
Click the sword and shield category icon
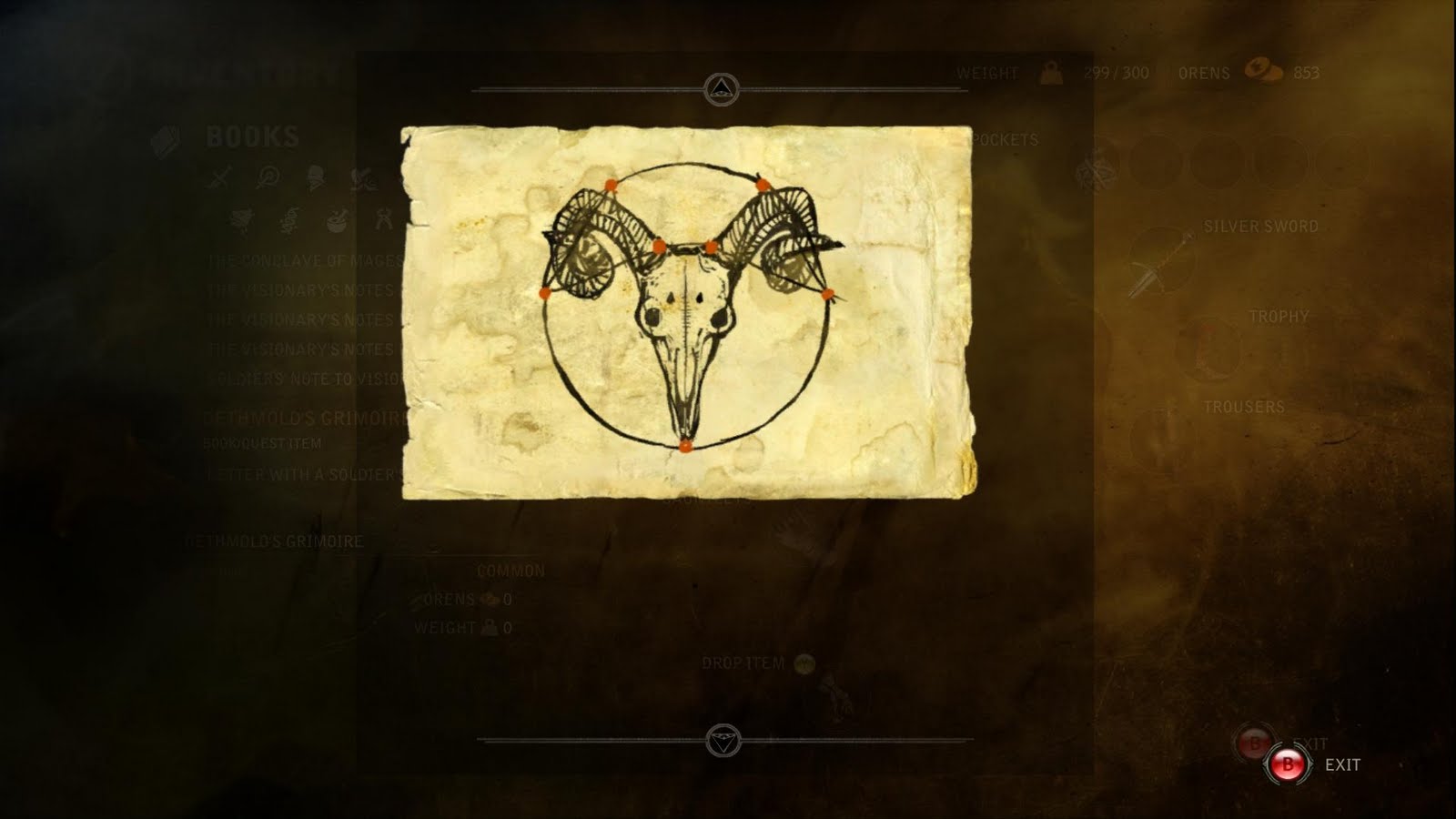[364, 177]
